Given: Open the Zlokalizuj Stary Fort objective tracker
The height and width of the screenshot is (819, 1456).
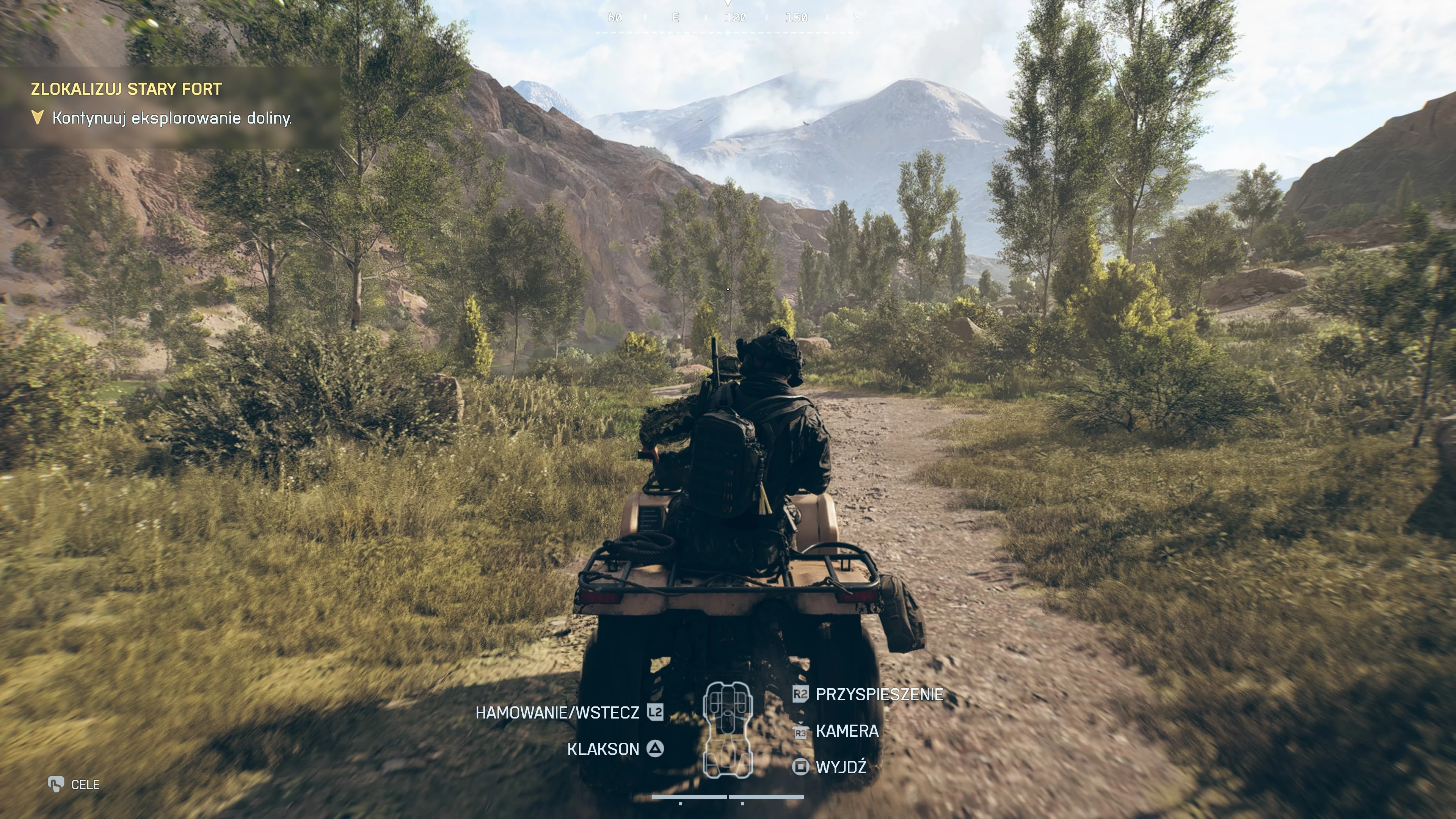Looking at the screenshot, I should pyautogui.click(x=126, y=89).
